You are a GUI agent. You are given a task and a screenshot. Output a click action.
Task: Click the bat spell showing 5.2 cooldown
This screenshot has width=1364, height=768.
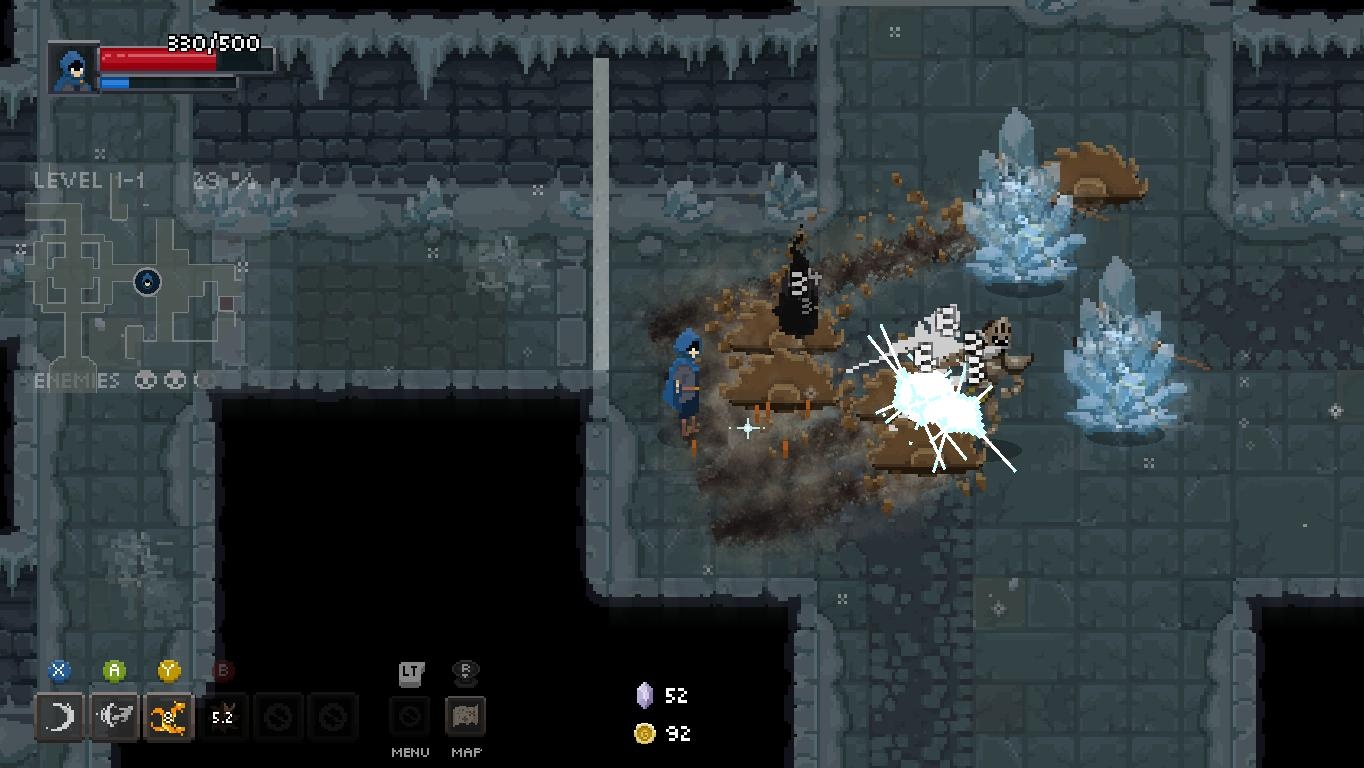click(222, 716)
